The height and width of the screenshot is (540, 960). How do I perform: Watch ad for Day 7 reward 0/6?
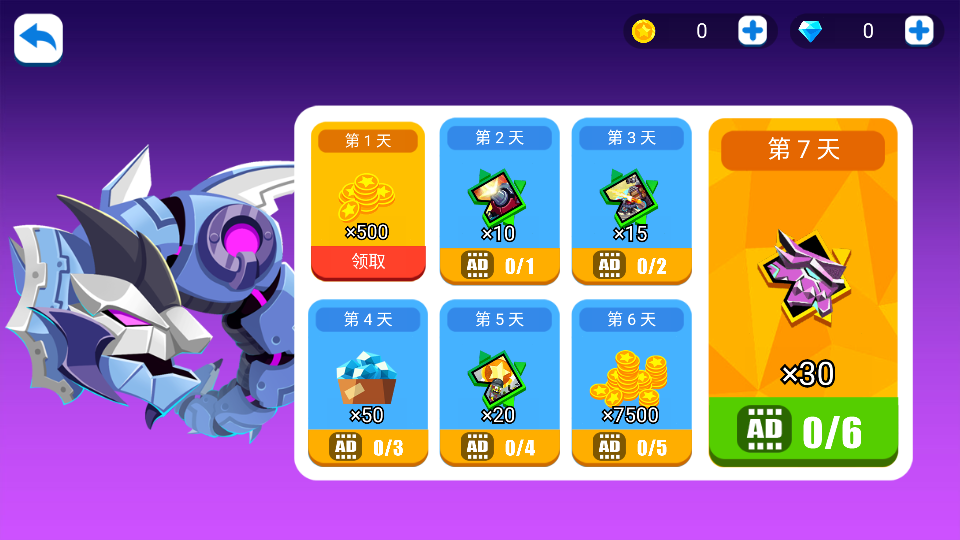point(803,431)
